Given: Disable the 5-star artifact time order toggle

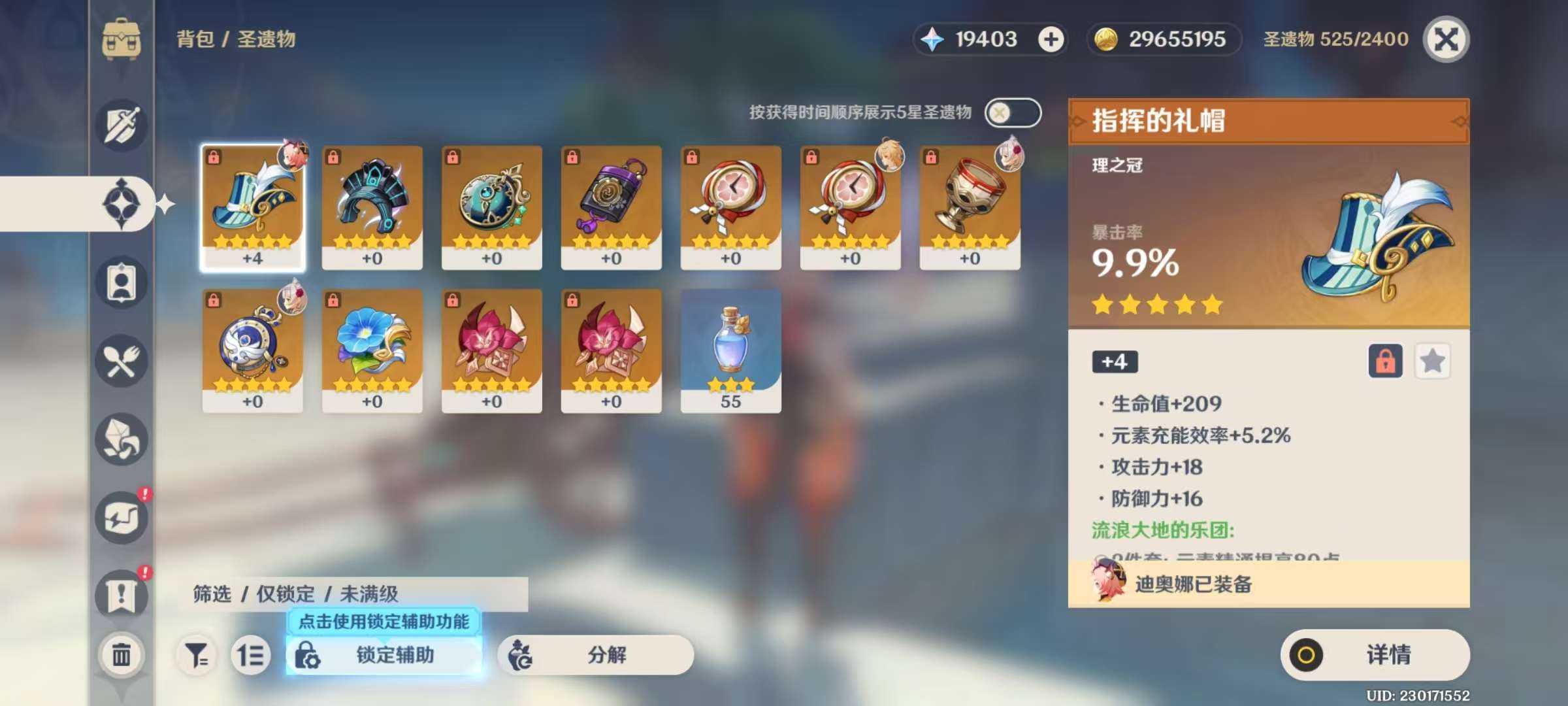Looking at the screenshot, I should (1013, 112).
